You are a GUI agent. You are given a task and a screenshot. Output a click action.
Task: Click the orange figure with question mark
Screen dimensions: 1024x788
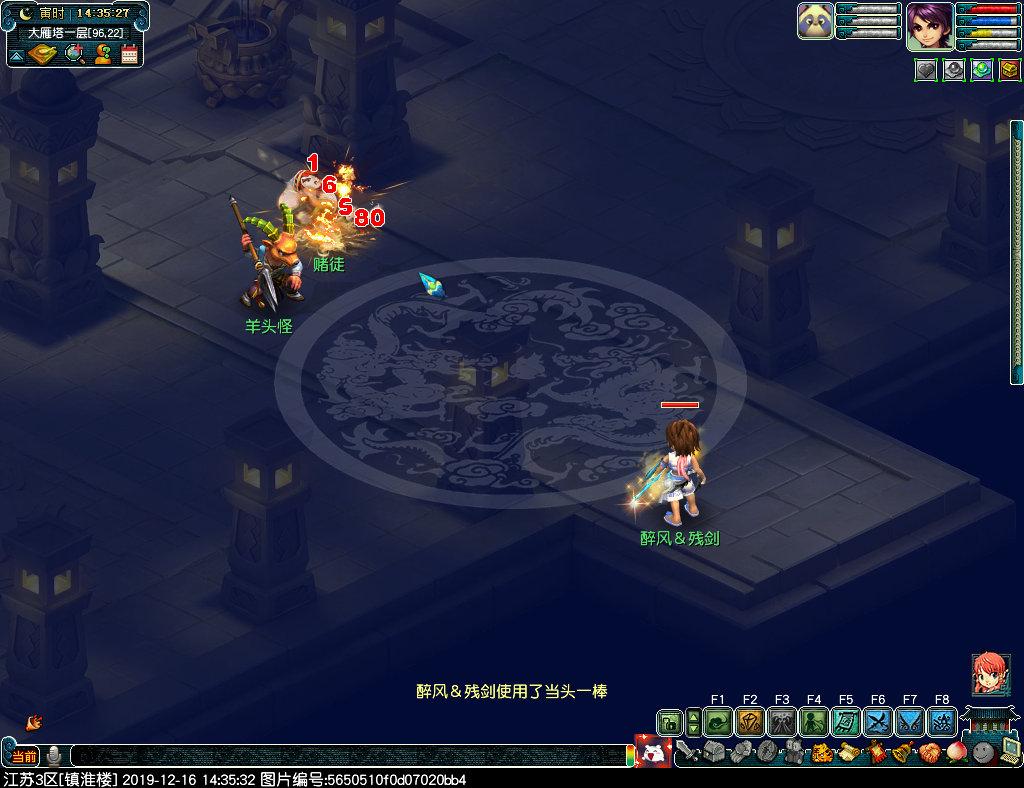click(x=102, y=54)
